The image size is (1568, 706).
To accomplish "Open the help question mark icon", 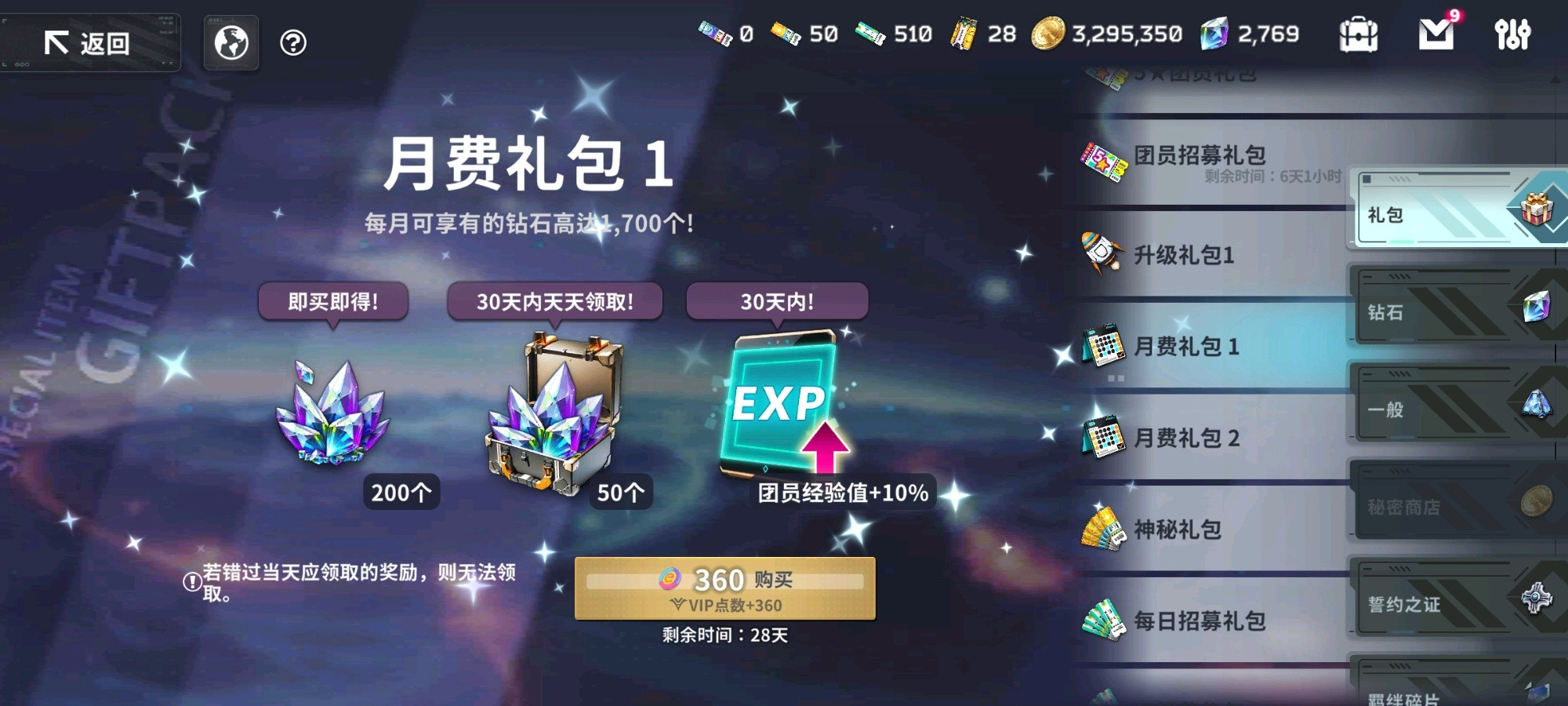I will [293, 42].
